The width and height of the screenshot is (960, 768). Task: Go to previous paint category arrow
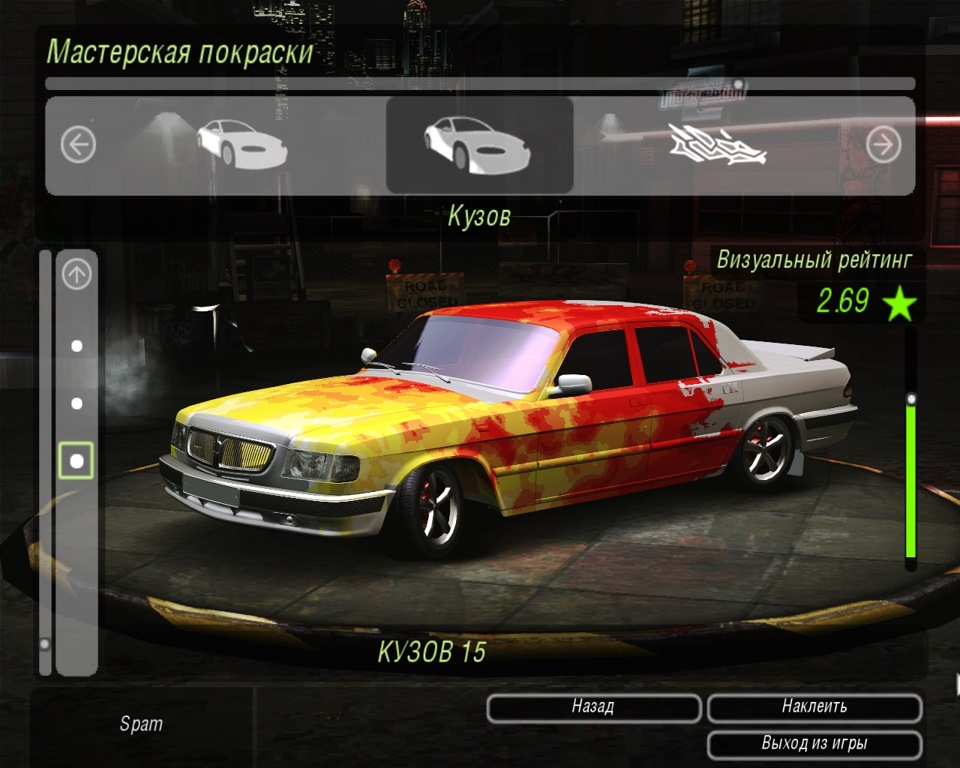[x=78, y=146]
